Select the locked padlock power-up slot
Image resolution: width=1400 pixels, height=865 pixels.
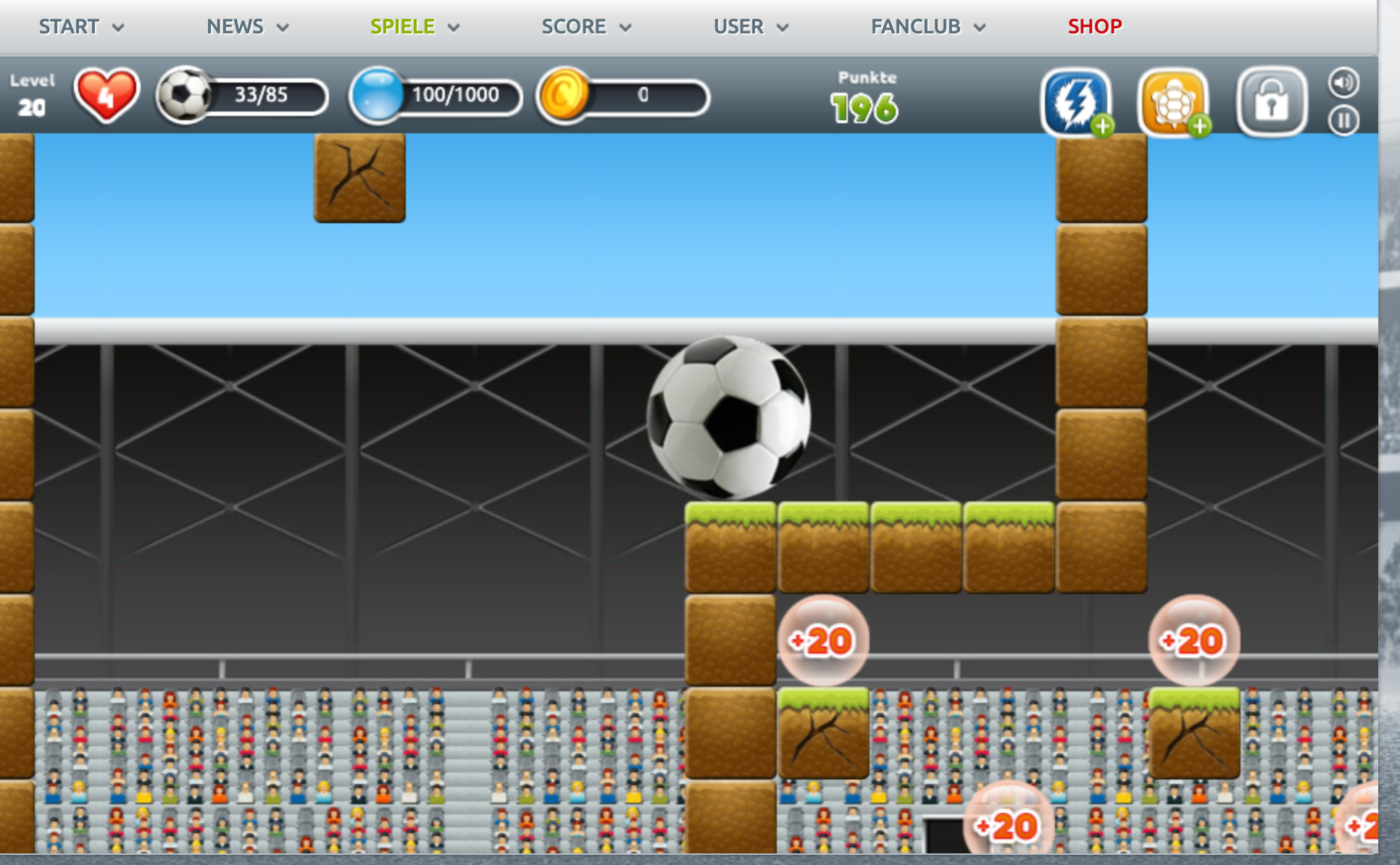click(1271, 102)
